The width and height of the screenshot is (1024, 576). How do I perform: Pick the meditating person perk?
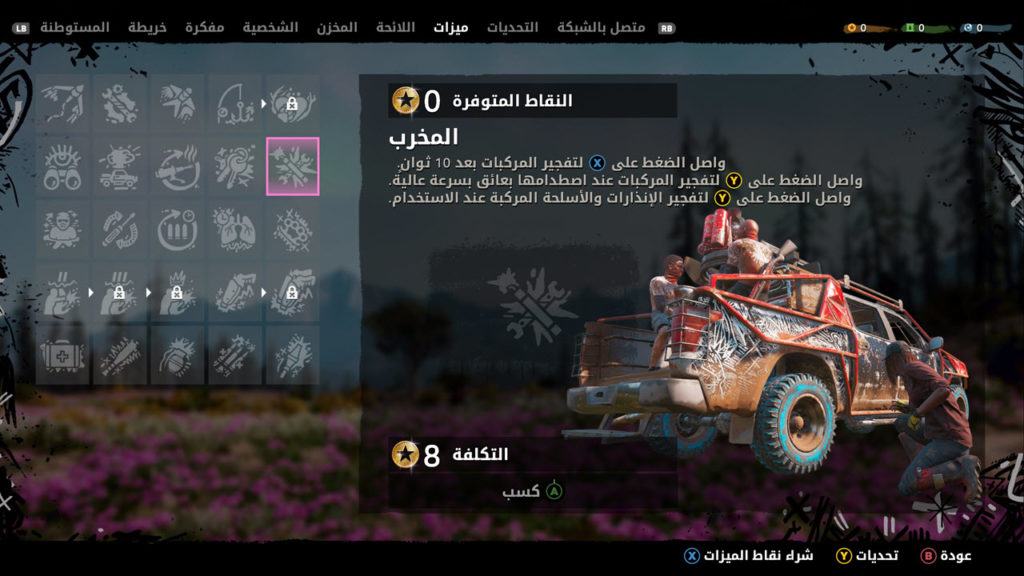[x=62, y=230]
